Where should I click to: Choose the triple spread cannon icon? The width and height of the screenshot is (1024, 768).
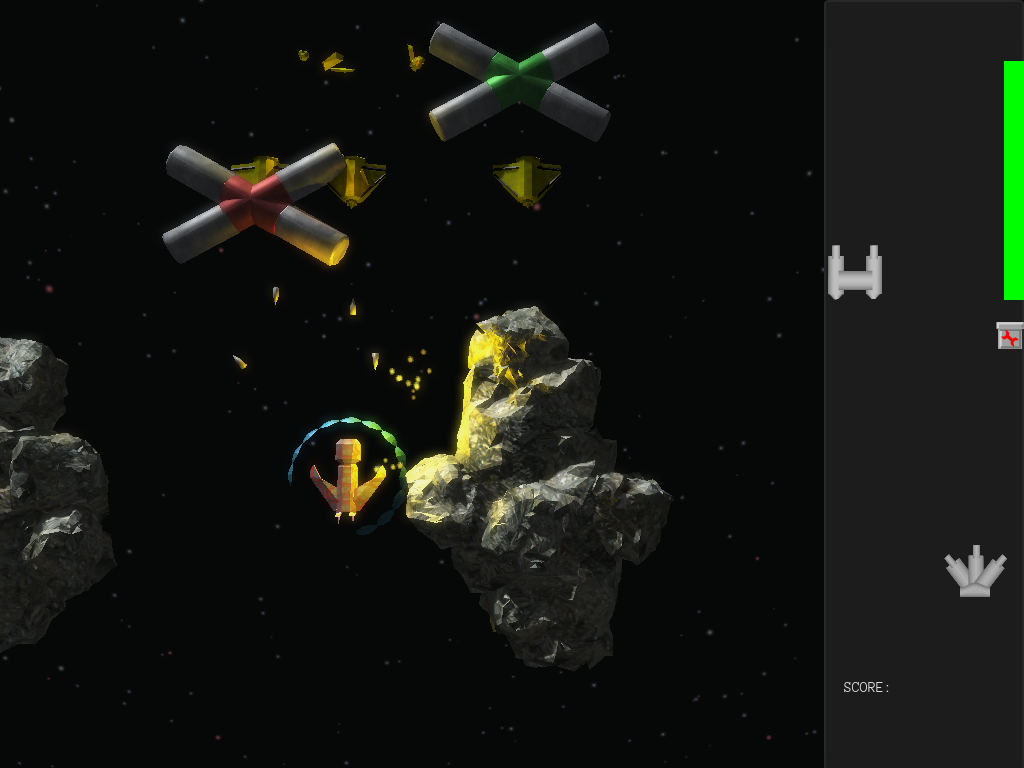click(x=975, y=573)
